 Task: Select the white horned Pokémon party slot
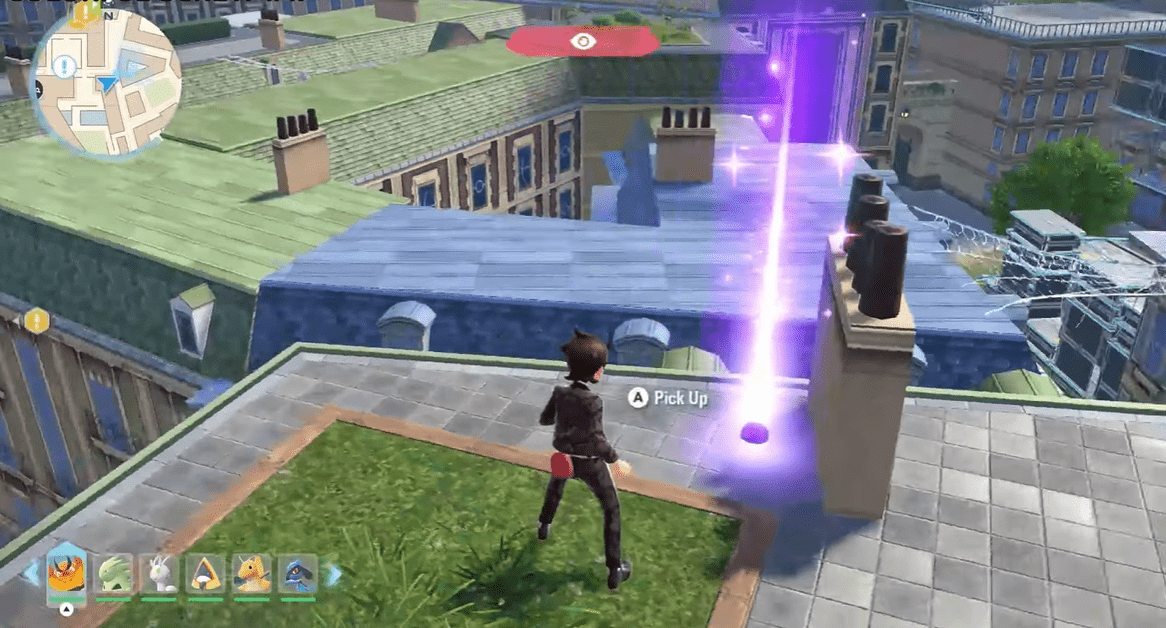[159, 574]
